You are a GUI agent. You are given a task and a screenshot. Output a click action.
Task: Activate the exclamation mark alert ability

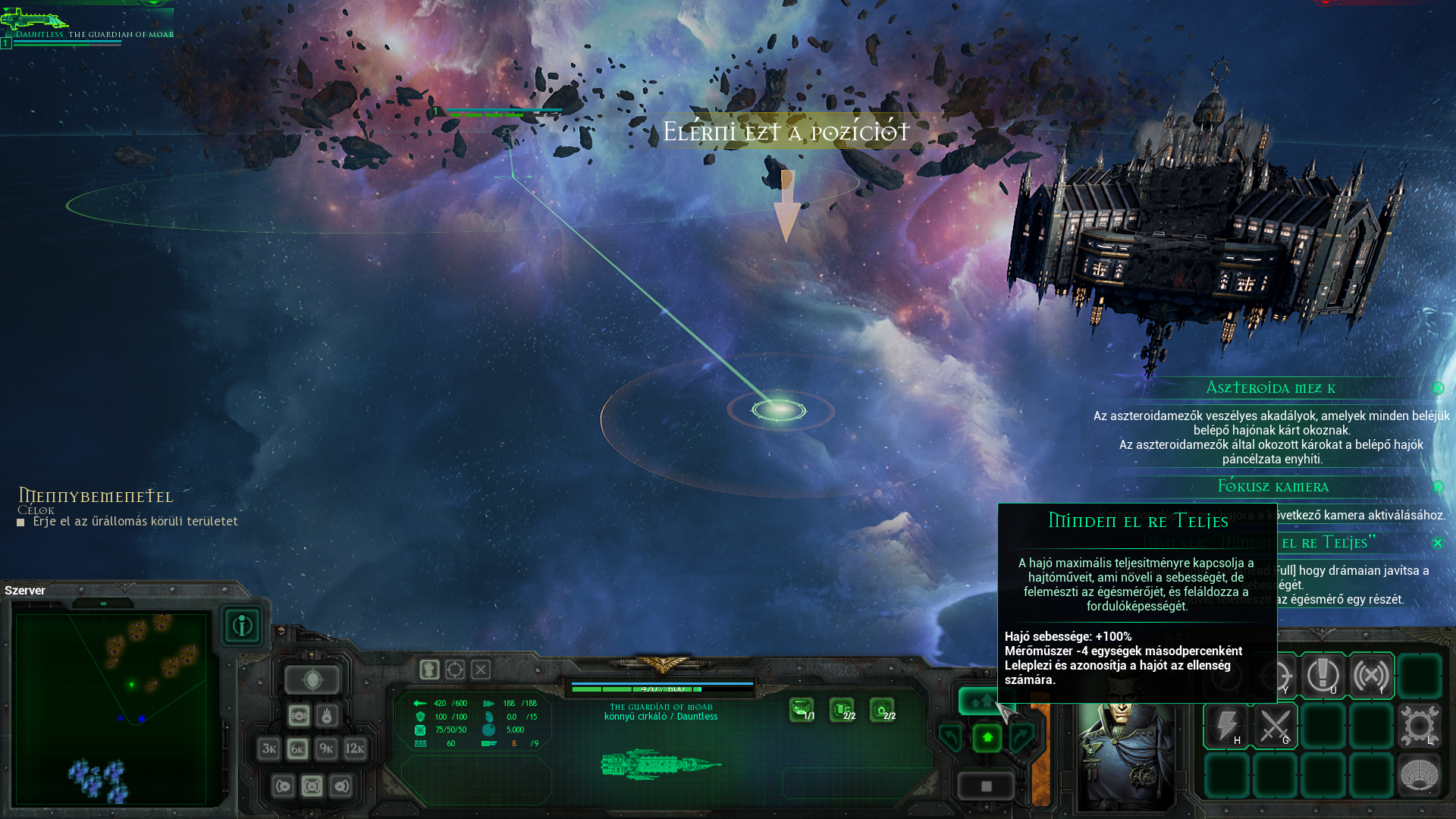coord(1323,675)
